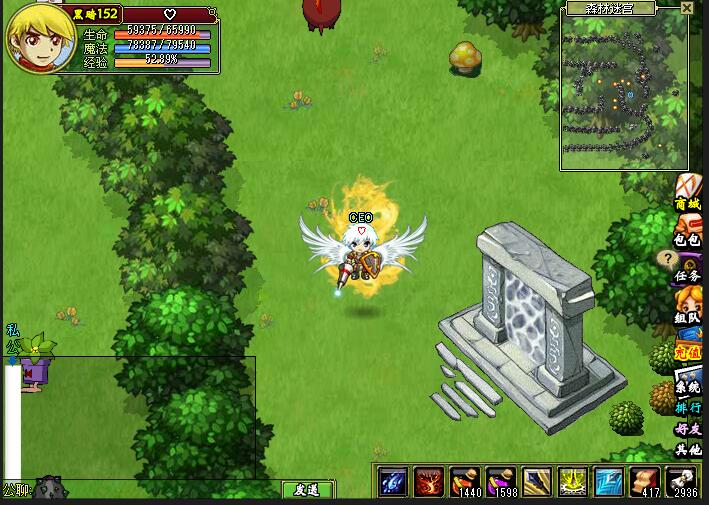The width and height of the screenshot is (709, 505).
Task: Close the forest maze minimap
Action: click(686, 8)
